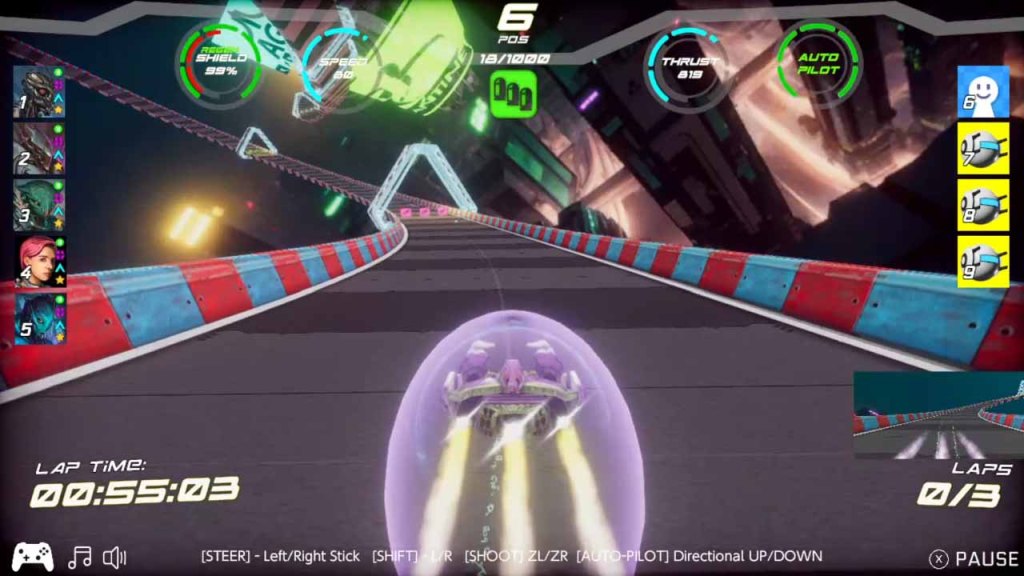Toggle the Auto Pilot gauge
The image size is (1024, 576).
coord(818,63)
